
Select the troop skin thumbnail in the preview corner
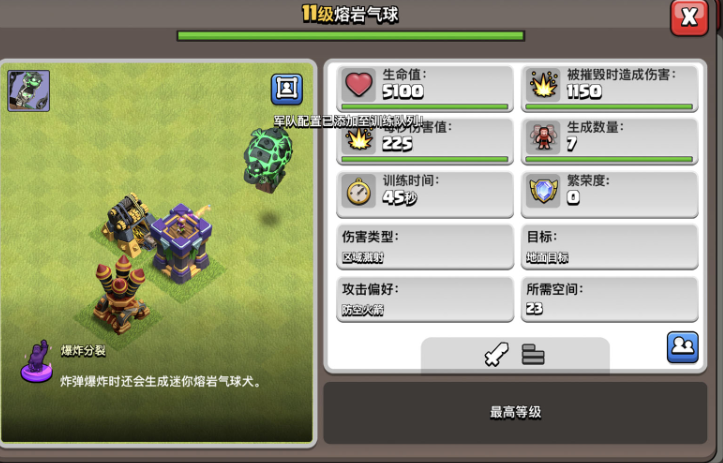click(29, 91)
